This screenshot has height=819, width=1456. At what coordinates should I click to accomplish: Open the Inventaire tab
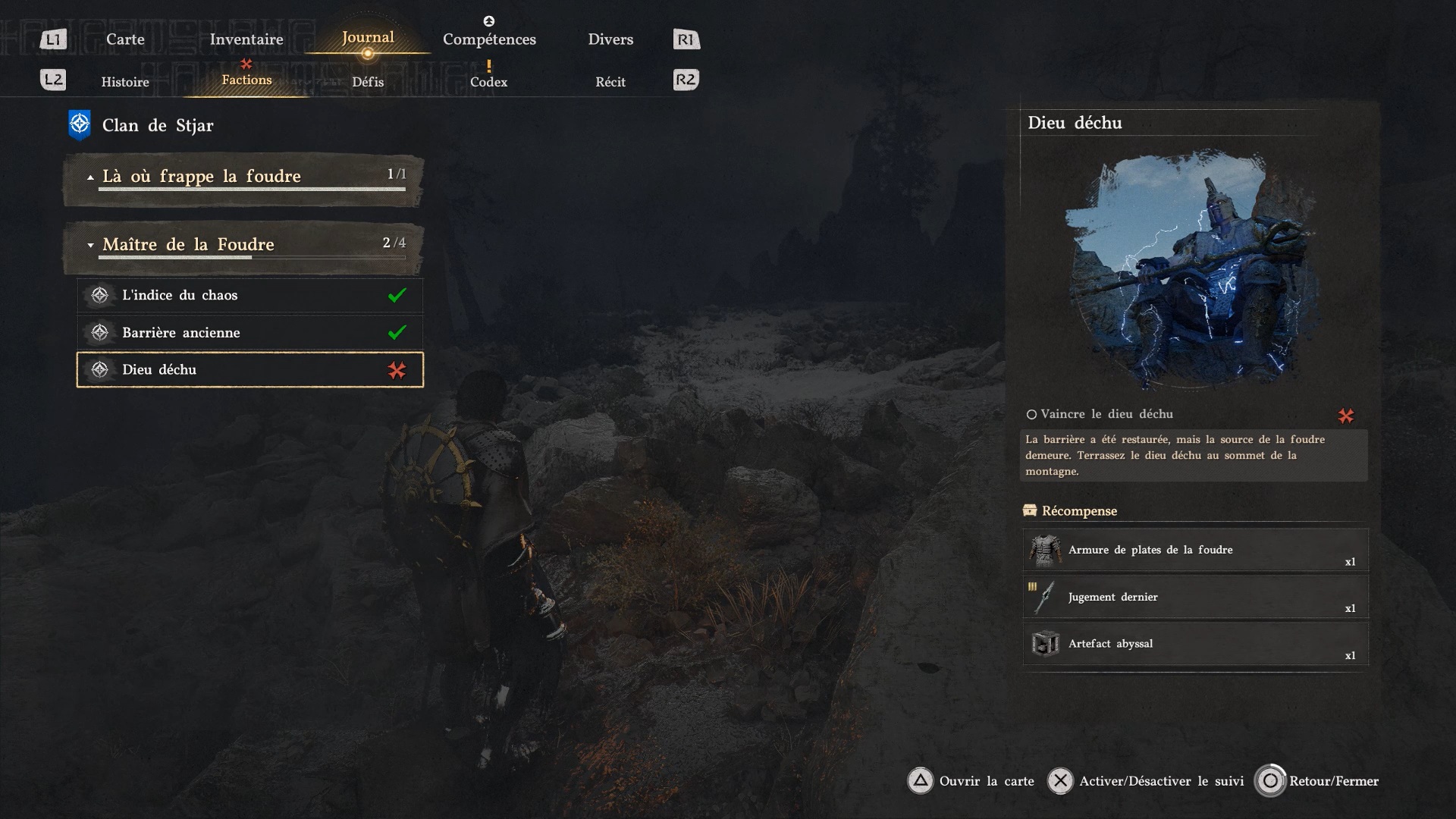click(x=246, y=39)
